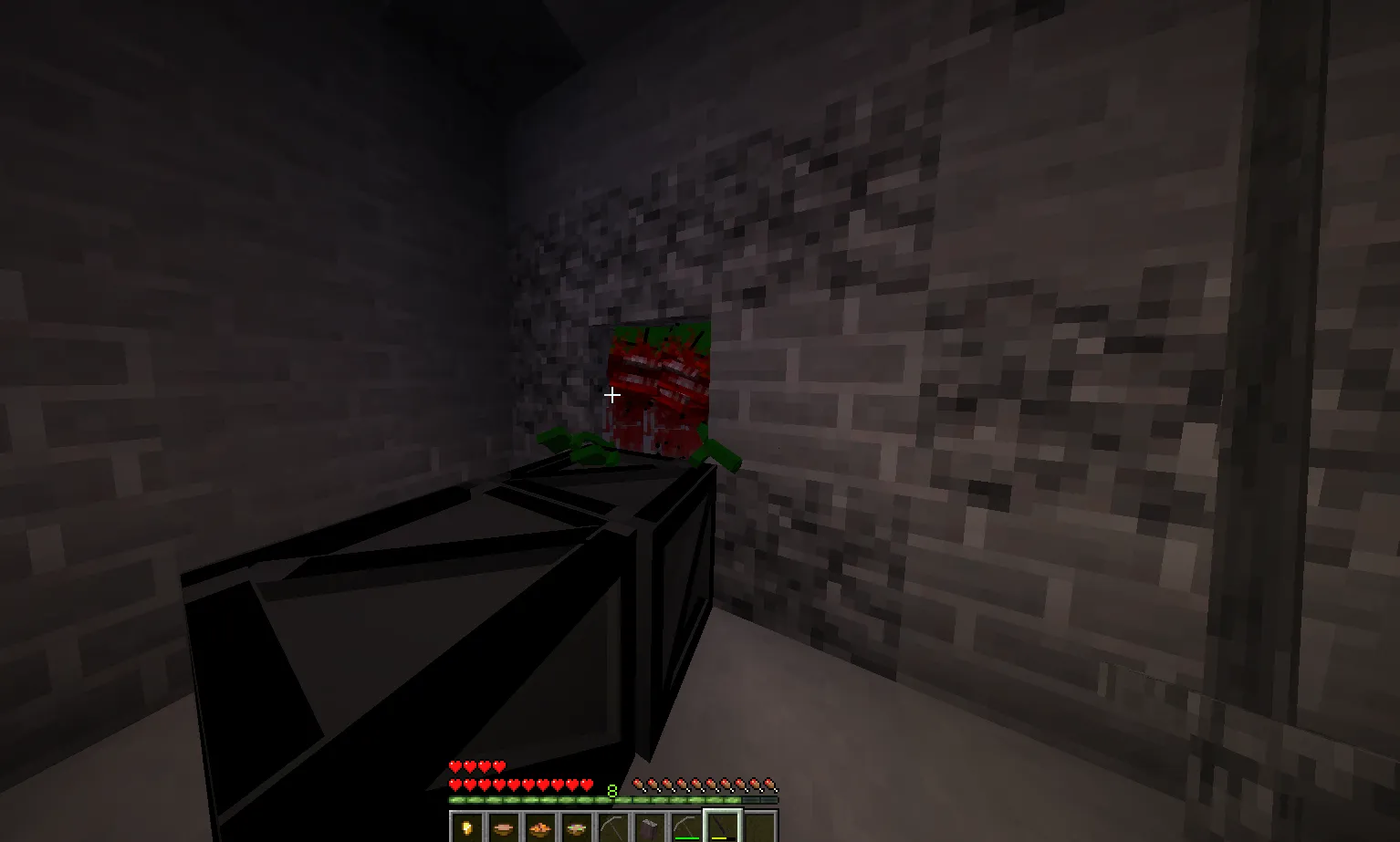
Task: Select the cooked porkchop in hotbar slot two
Action: click(x=503, y=826)
